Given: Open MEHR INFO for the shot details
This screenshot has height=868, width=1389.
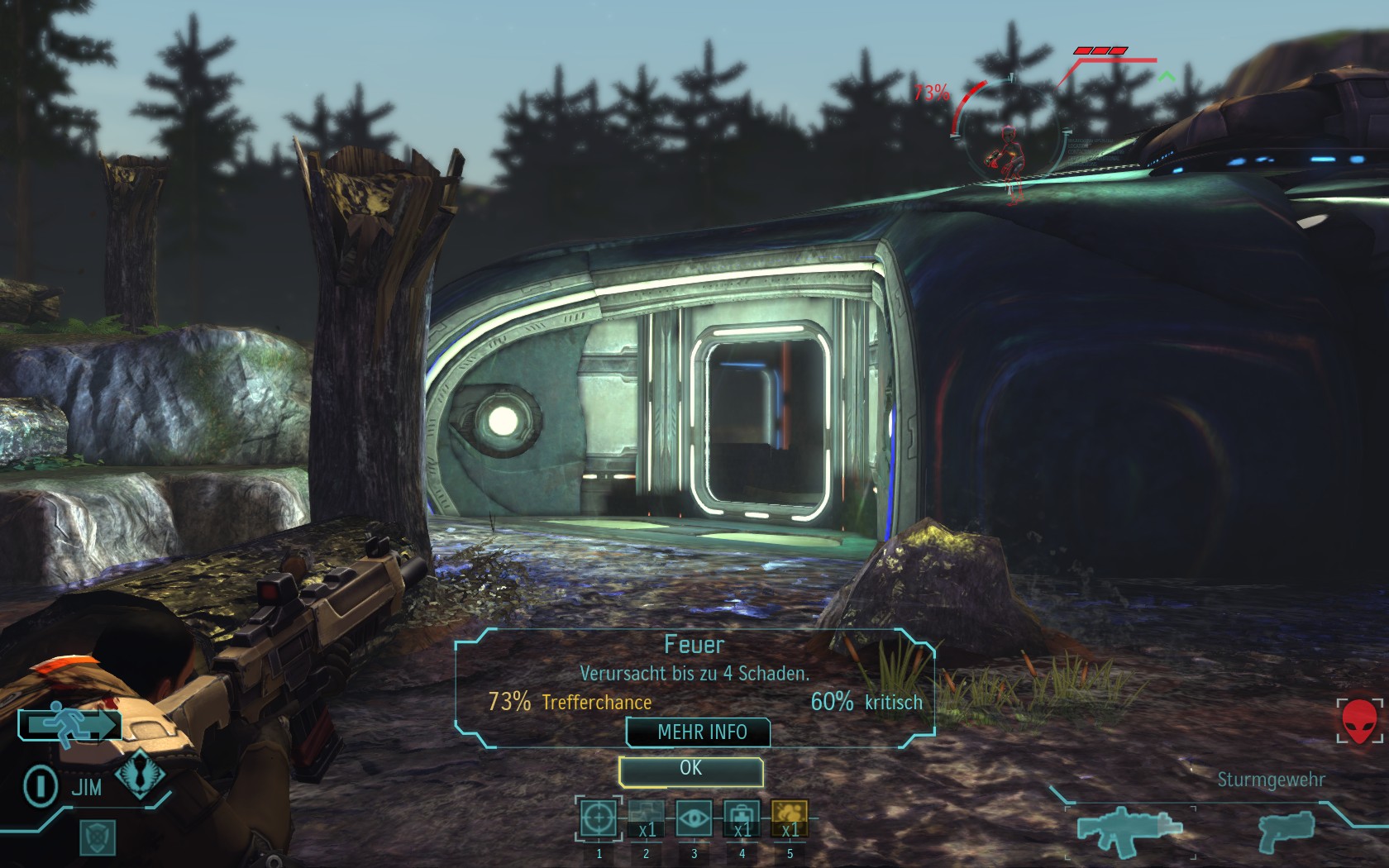Looking at the screenshot, I should click(699, 732).
